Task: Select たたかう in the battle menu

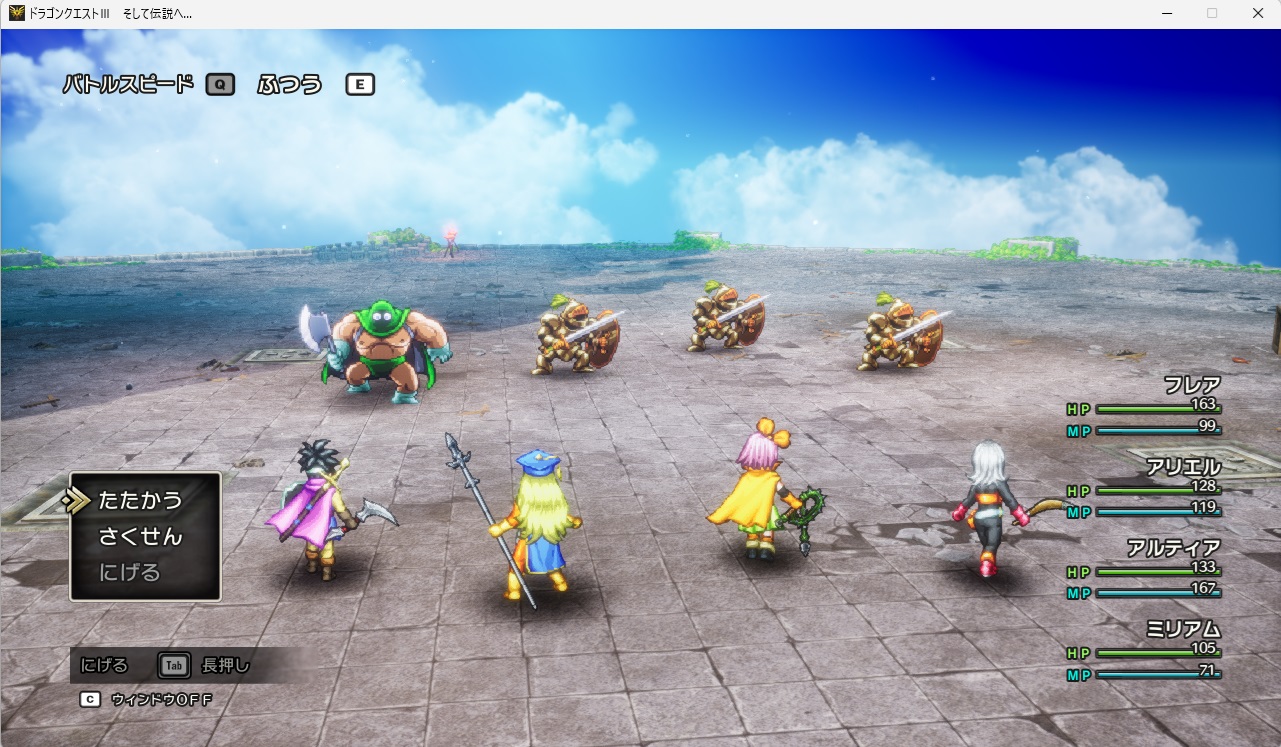Action: pyautogui.click(x=140, y=500)
